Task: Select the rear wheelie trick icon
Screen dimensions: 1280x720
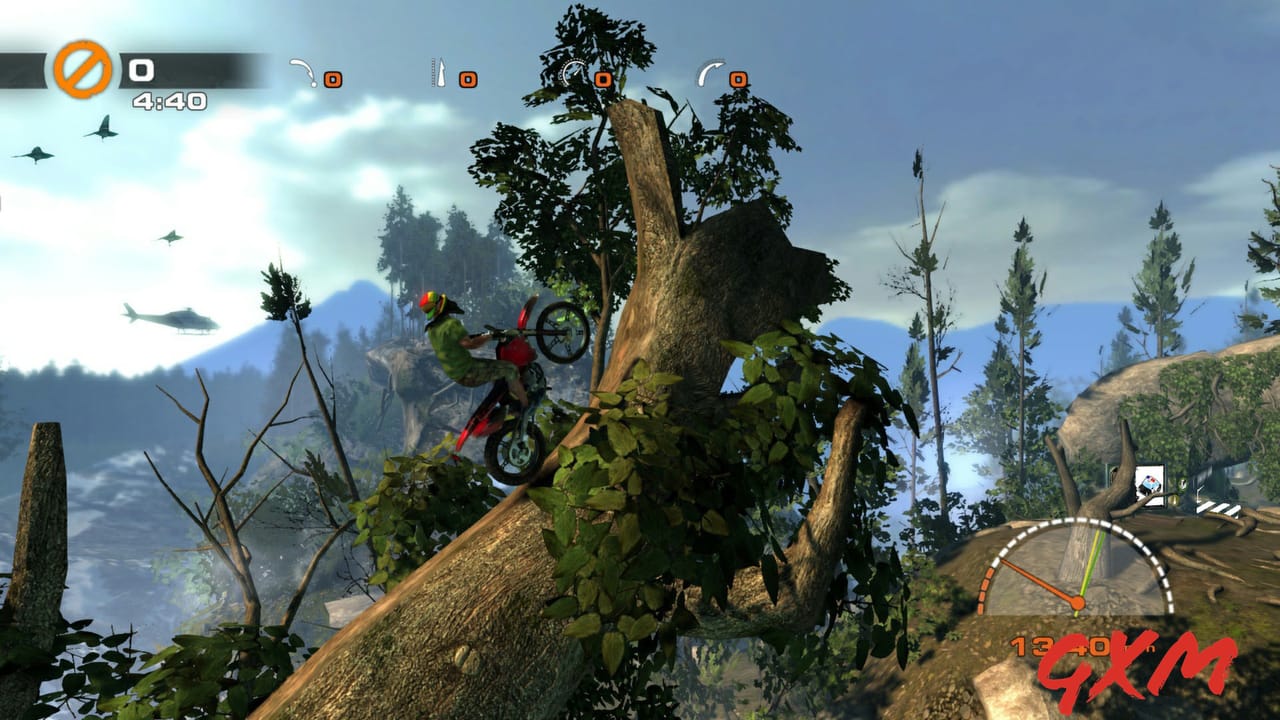Action: pos(301,72)
